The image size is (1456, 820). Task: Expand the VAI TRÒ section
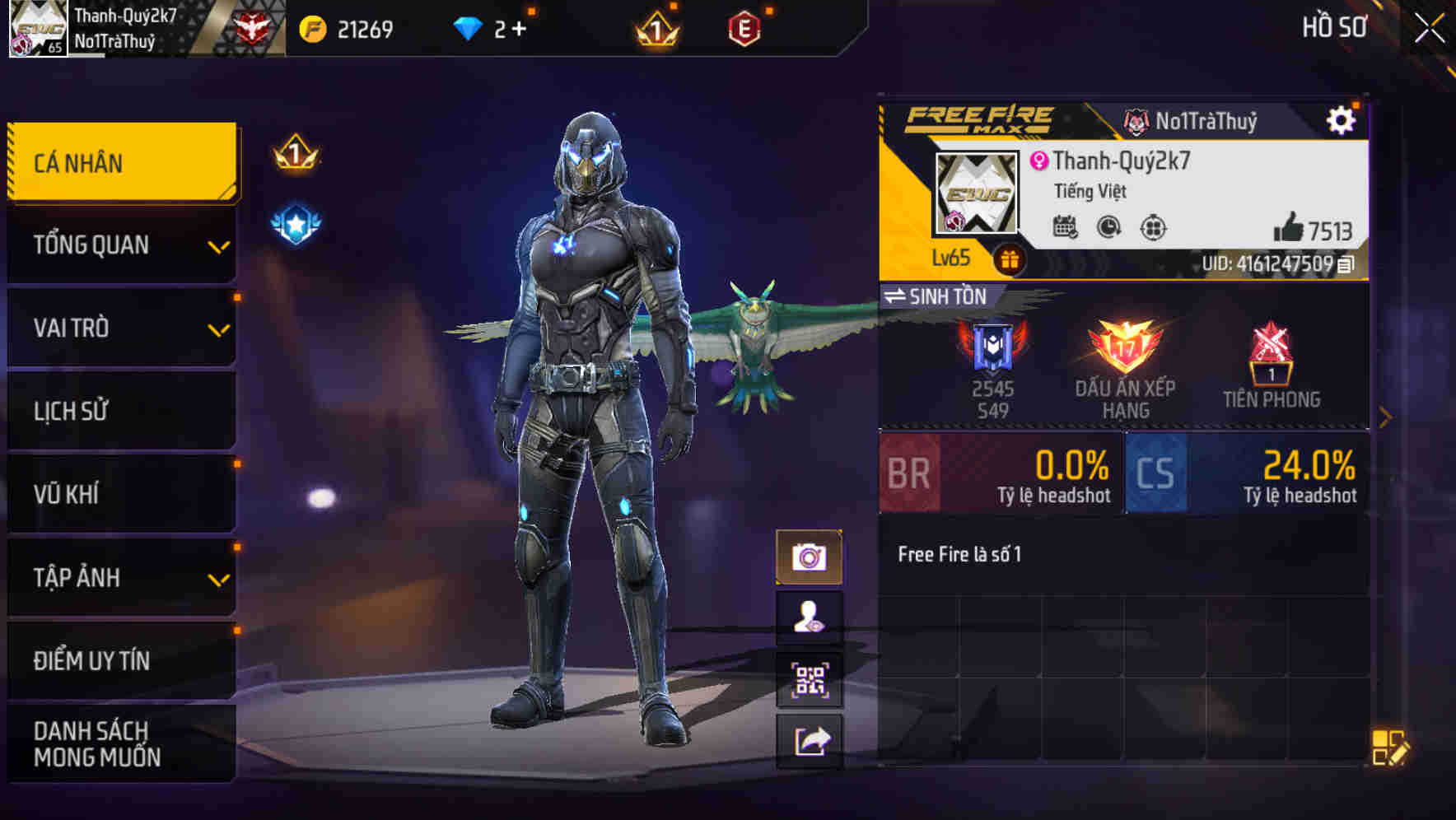[x=120, y=328]
